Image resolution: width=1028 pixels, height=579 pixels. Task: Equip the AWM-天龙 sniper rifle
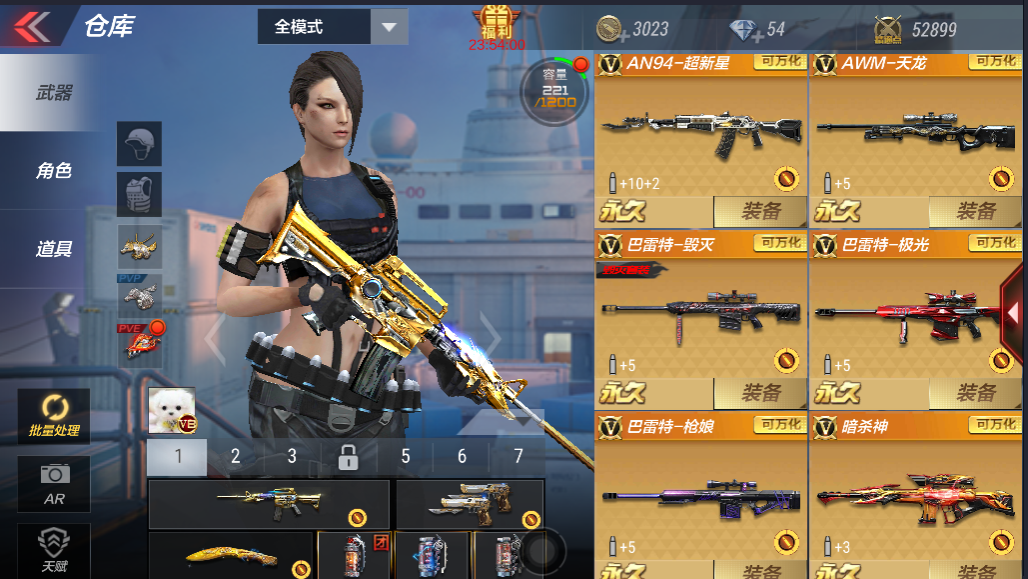(975, 211)
